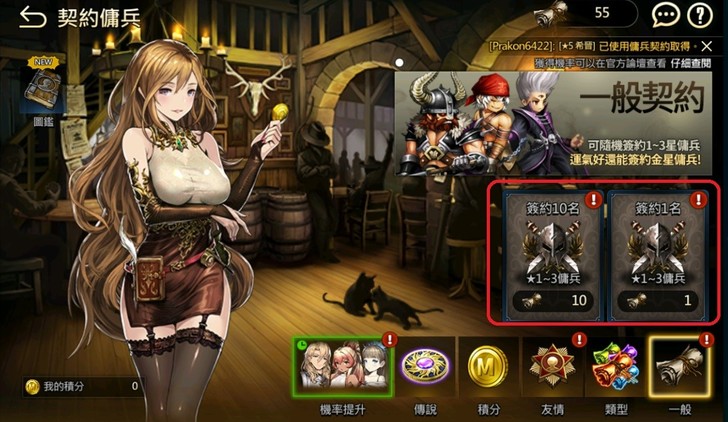Switch to the 傳說 contract tab
The image size is (728, 422).
(x=425, y=369)
